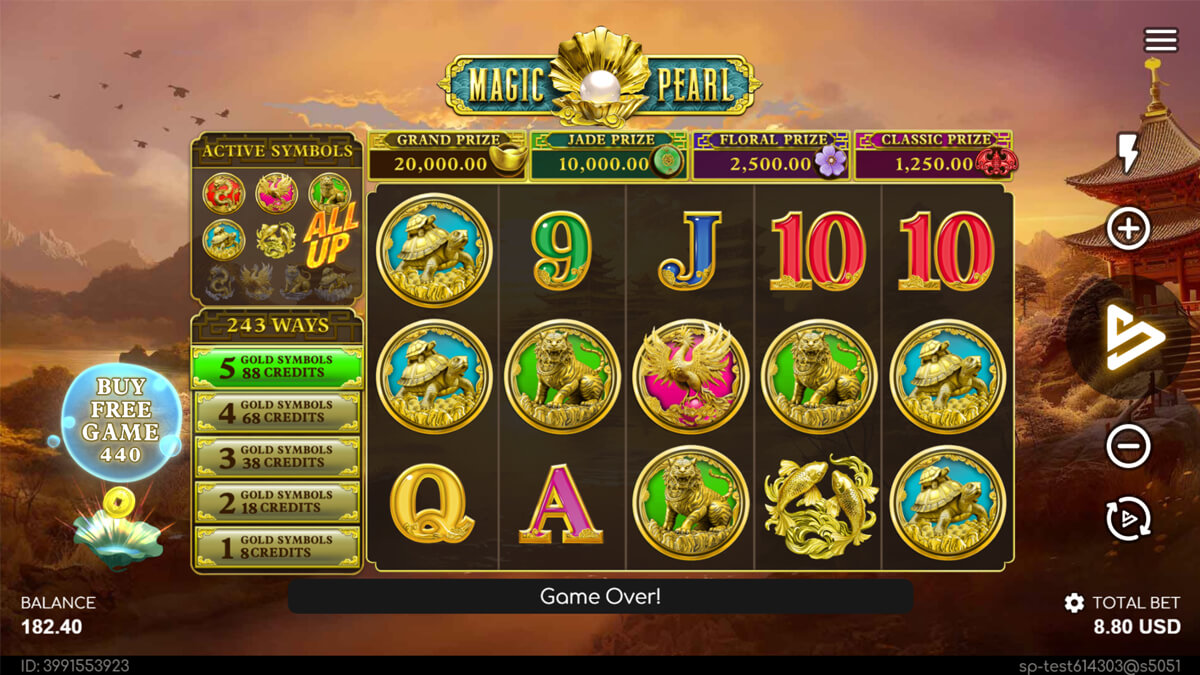The height and width of the screenshot is (675, 1200).
Task: Spin the reels with the play button
Action: coord(1133,338)
